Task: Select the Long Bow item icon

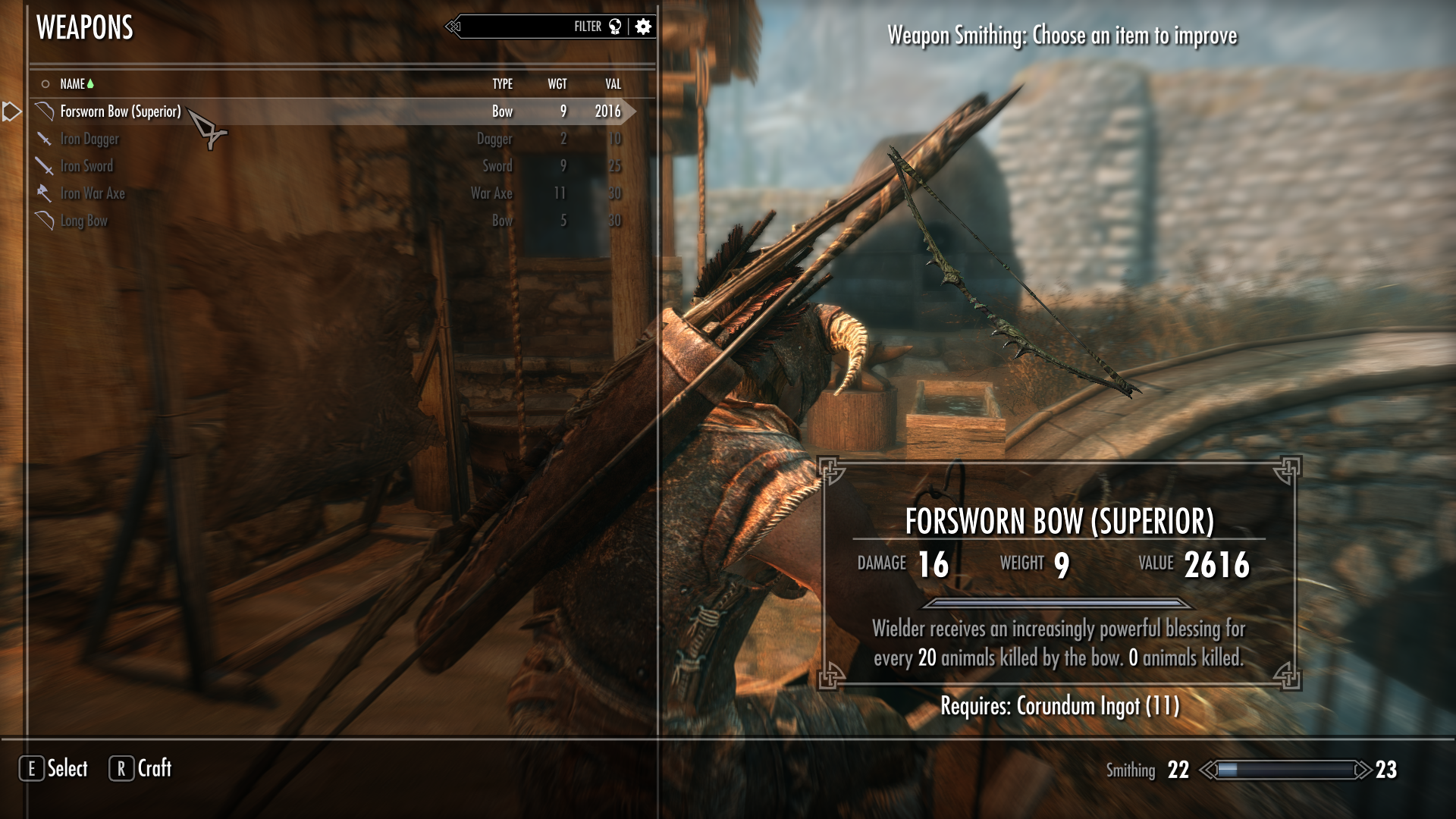Action: point(43,221)
